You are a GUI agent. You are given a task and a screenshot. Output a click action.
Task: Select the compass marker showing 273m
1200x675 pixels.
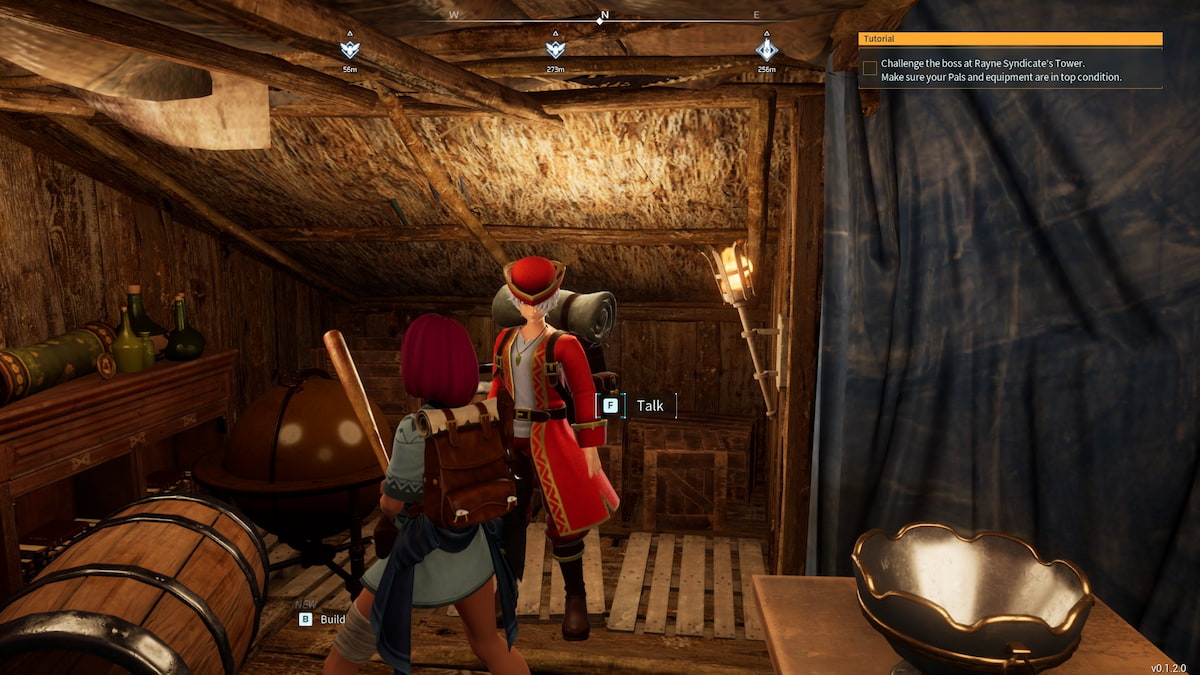pos(555,49)
